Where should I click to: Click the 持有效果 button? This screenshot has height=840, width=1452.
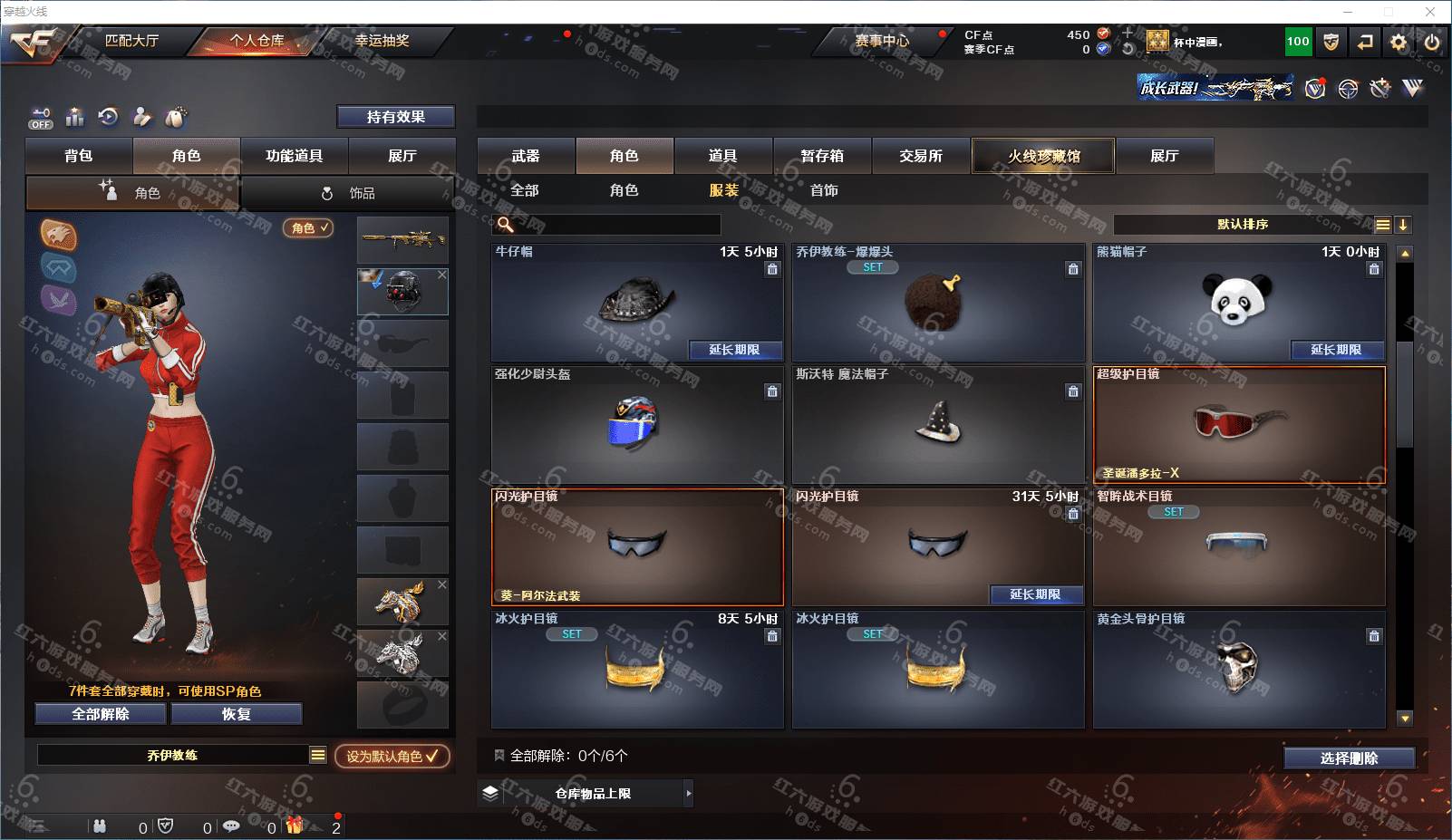[395, 117]
